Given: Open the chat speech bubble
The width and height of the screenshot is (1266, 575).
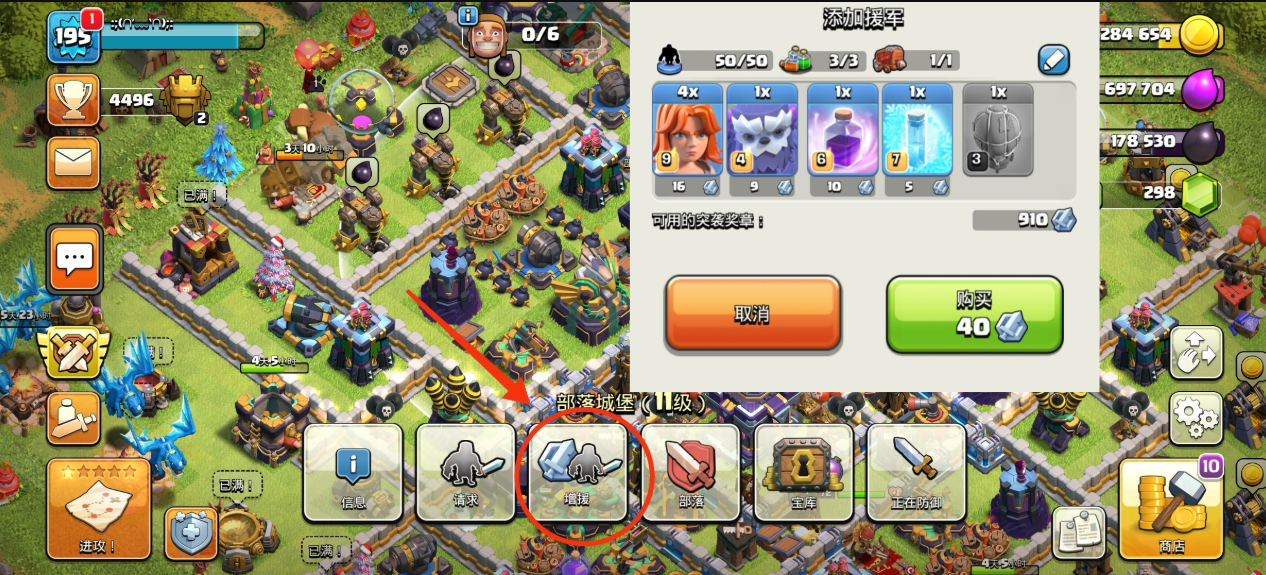Looking at the screenshot, I should (74, 259).
